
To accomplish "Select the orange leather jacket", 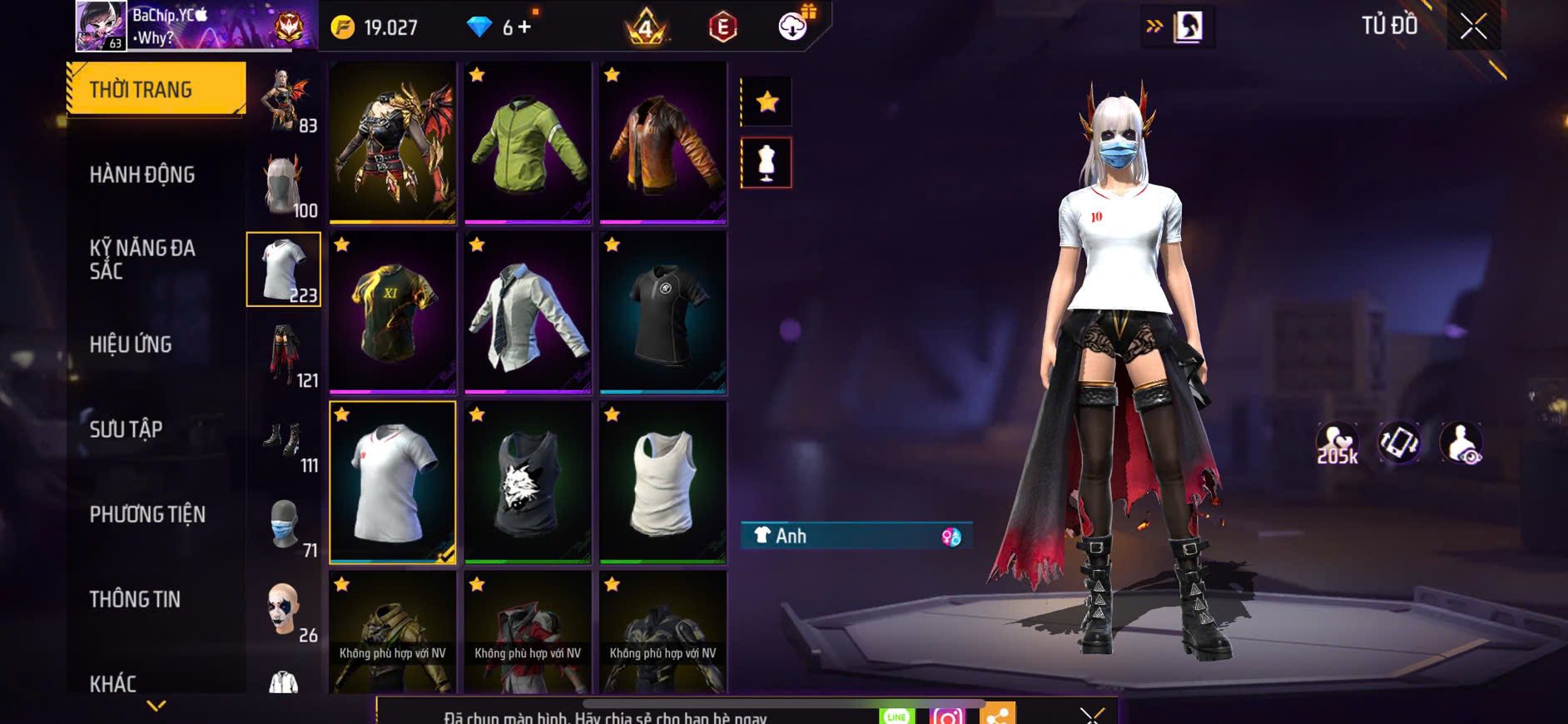I will (662, 143).
